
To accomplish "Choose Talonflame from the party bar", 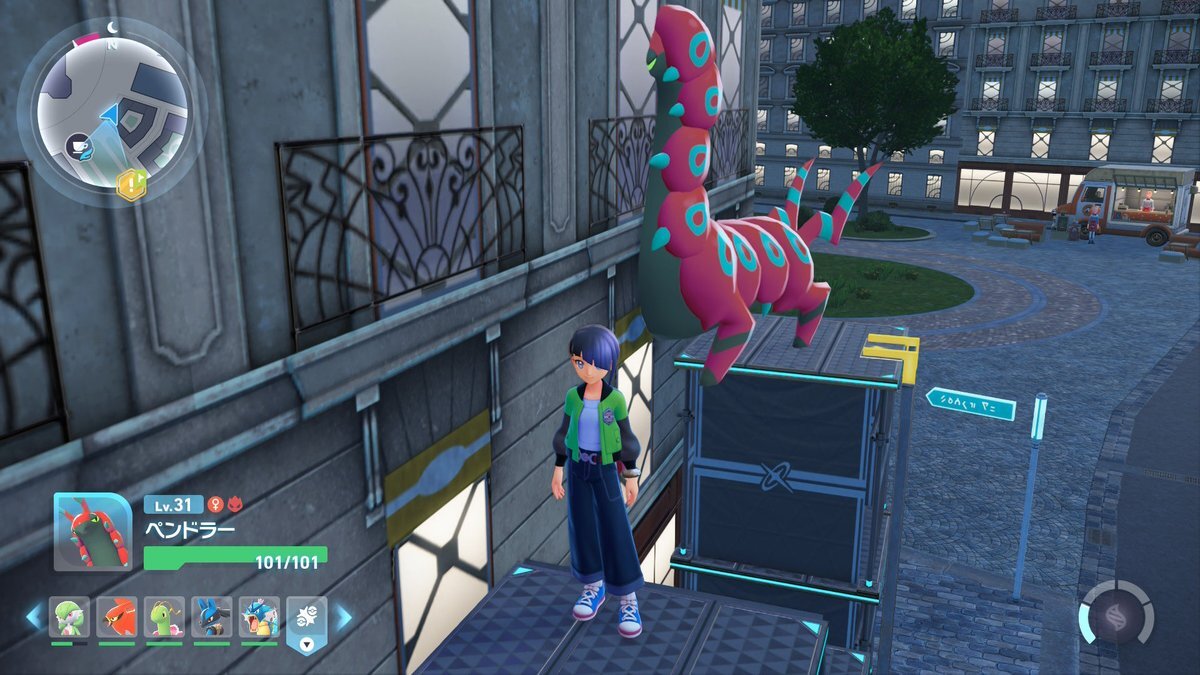I will [117, 617].
